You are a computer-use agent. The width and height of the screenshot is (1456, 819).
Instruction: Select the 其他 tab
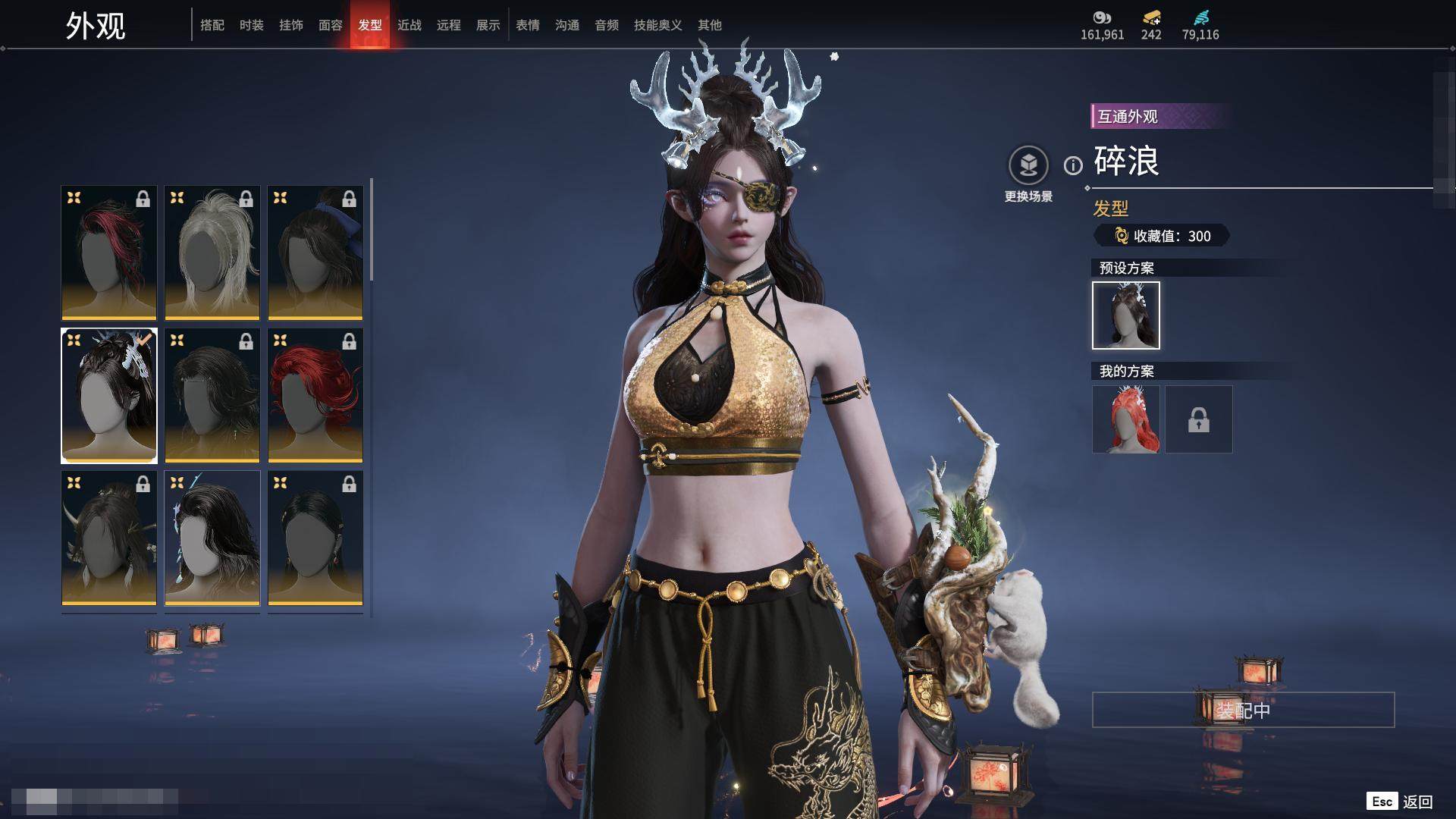click(710, 25)
